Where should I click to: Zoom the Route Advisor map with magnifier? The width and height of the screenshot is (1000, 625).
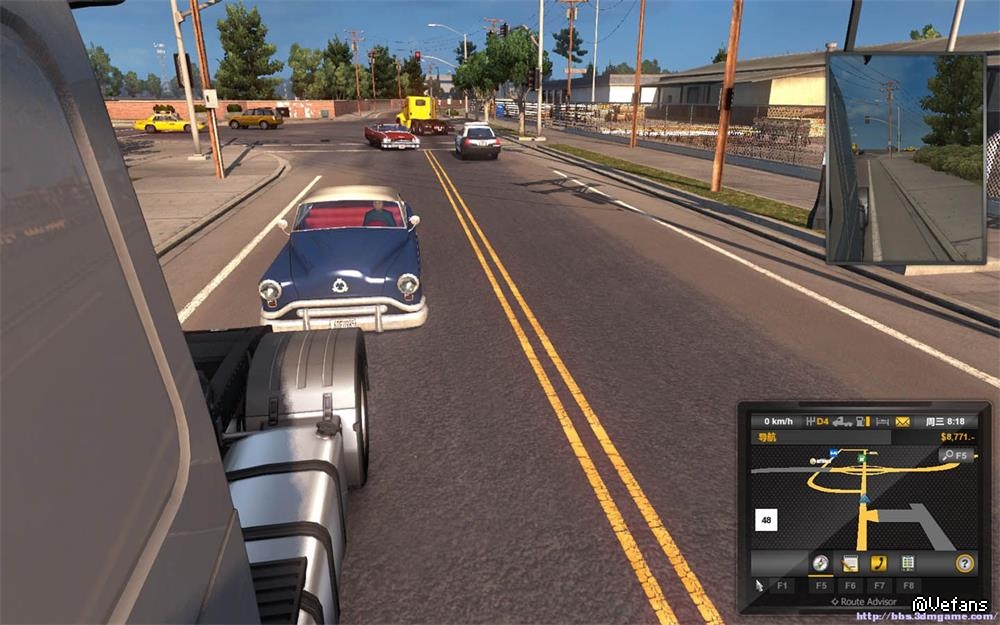coord(956,455)
